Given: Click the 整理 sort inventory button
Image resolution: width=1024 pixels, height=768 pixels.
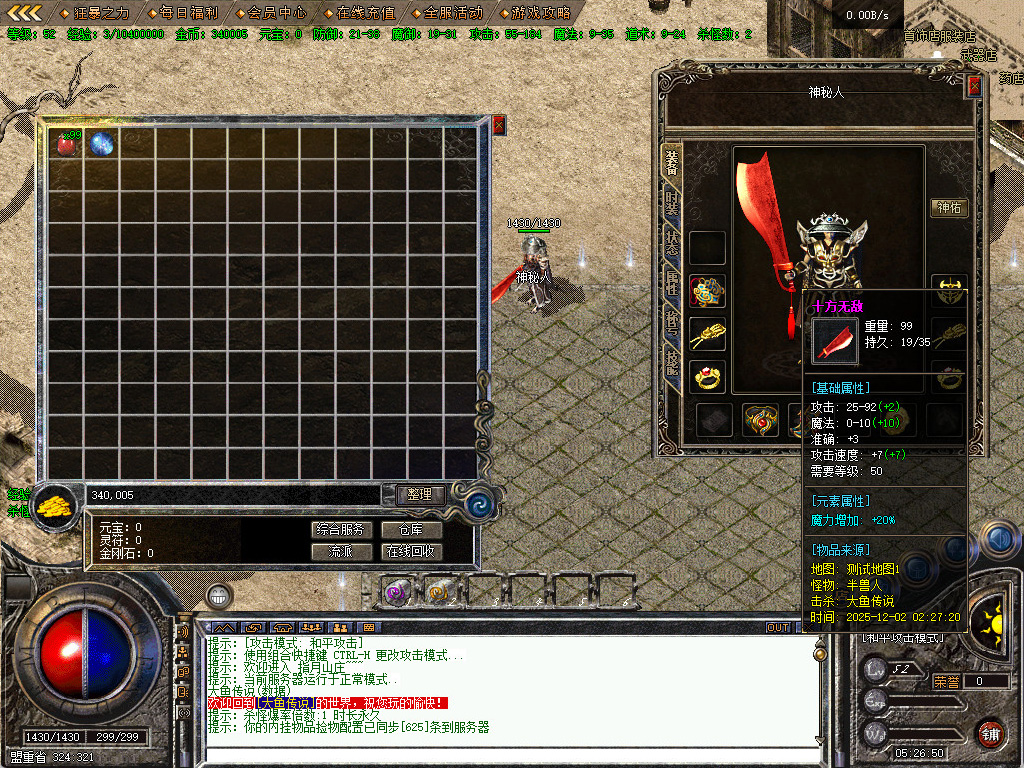Looking at the screenshot, I should coord(419,494).
